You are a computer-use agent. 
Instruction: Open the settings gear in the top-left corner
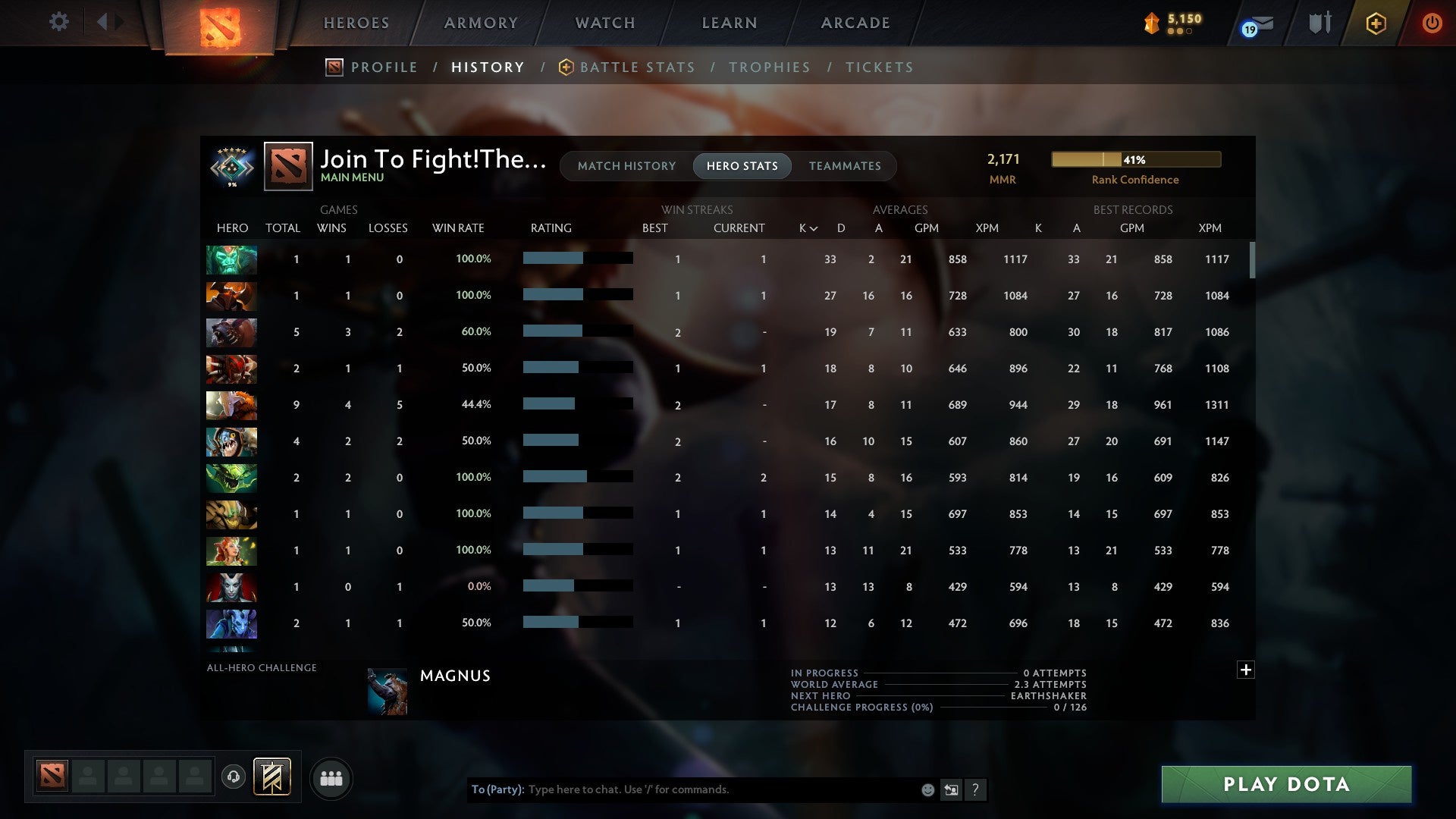coord(59,22)
